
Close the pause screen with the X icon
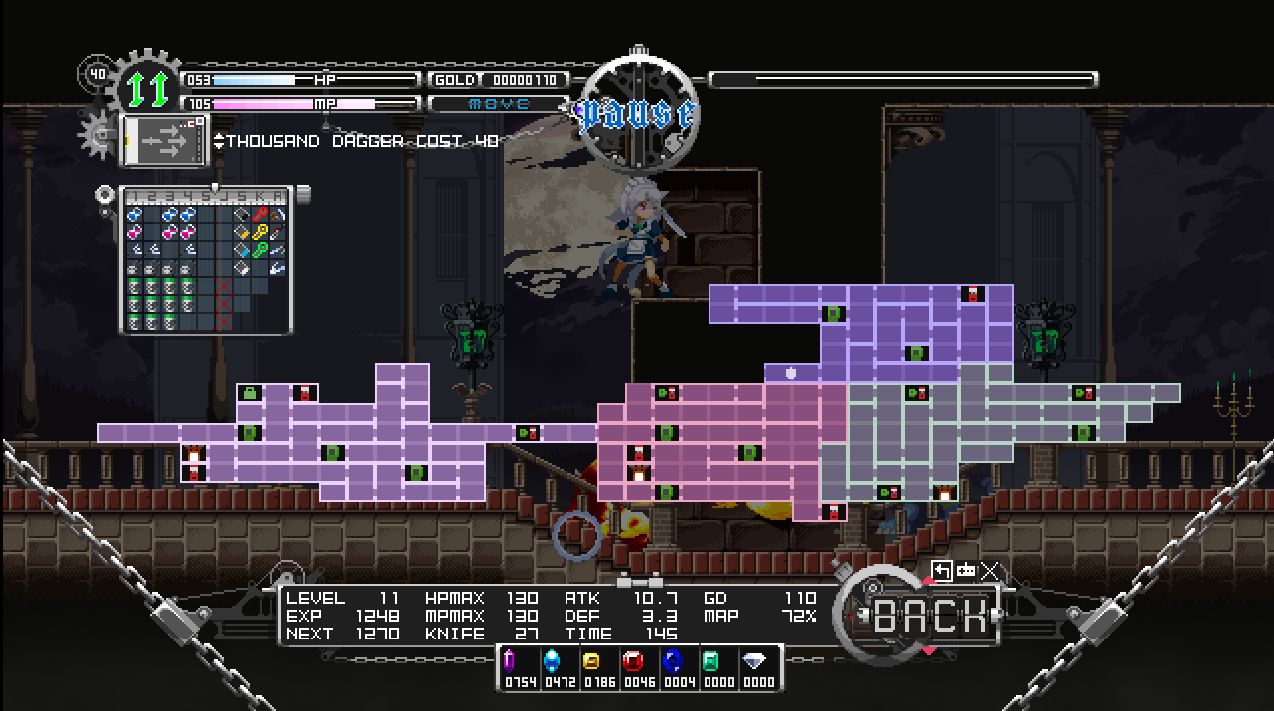(990, 570)
